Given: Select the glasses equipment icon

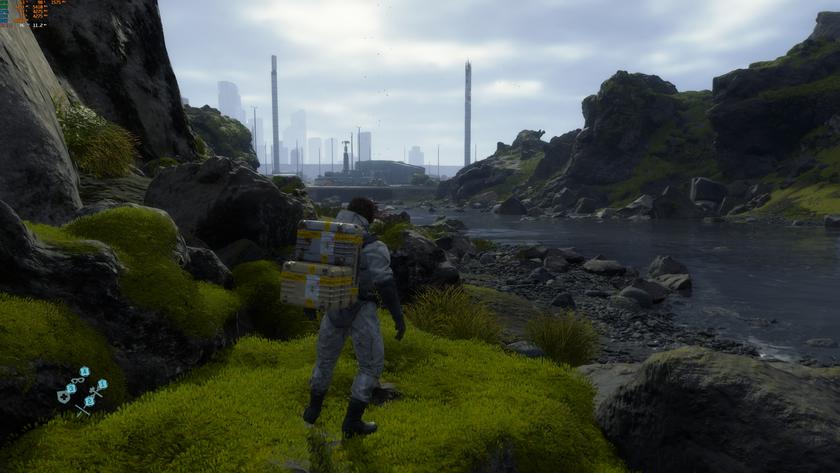Looking at the screenshot, I should pyautogui.click(x=79, y=380).
